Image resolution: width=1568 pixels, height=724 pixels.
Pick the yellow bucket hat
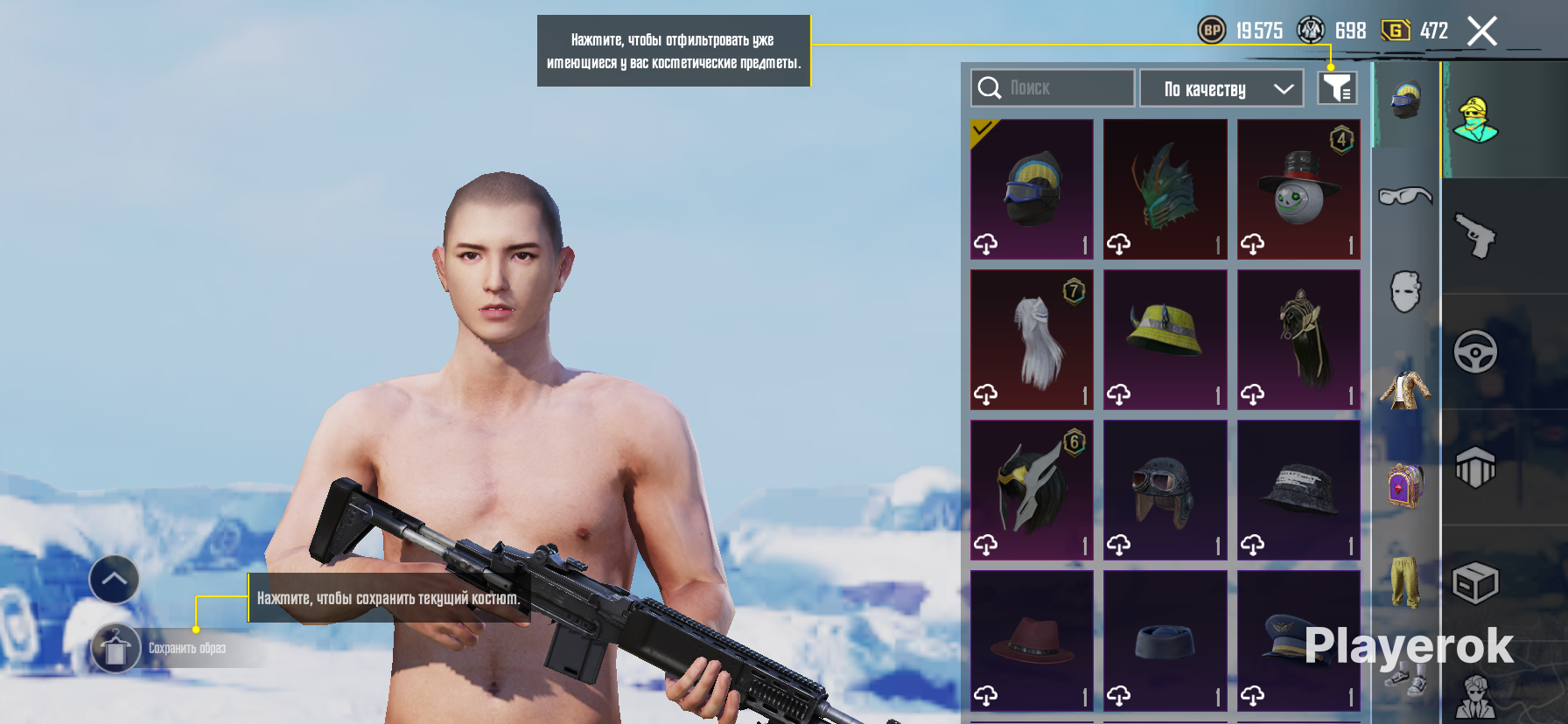(1165, 339)
